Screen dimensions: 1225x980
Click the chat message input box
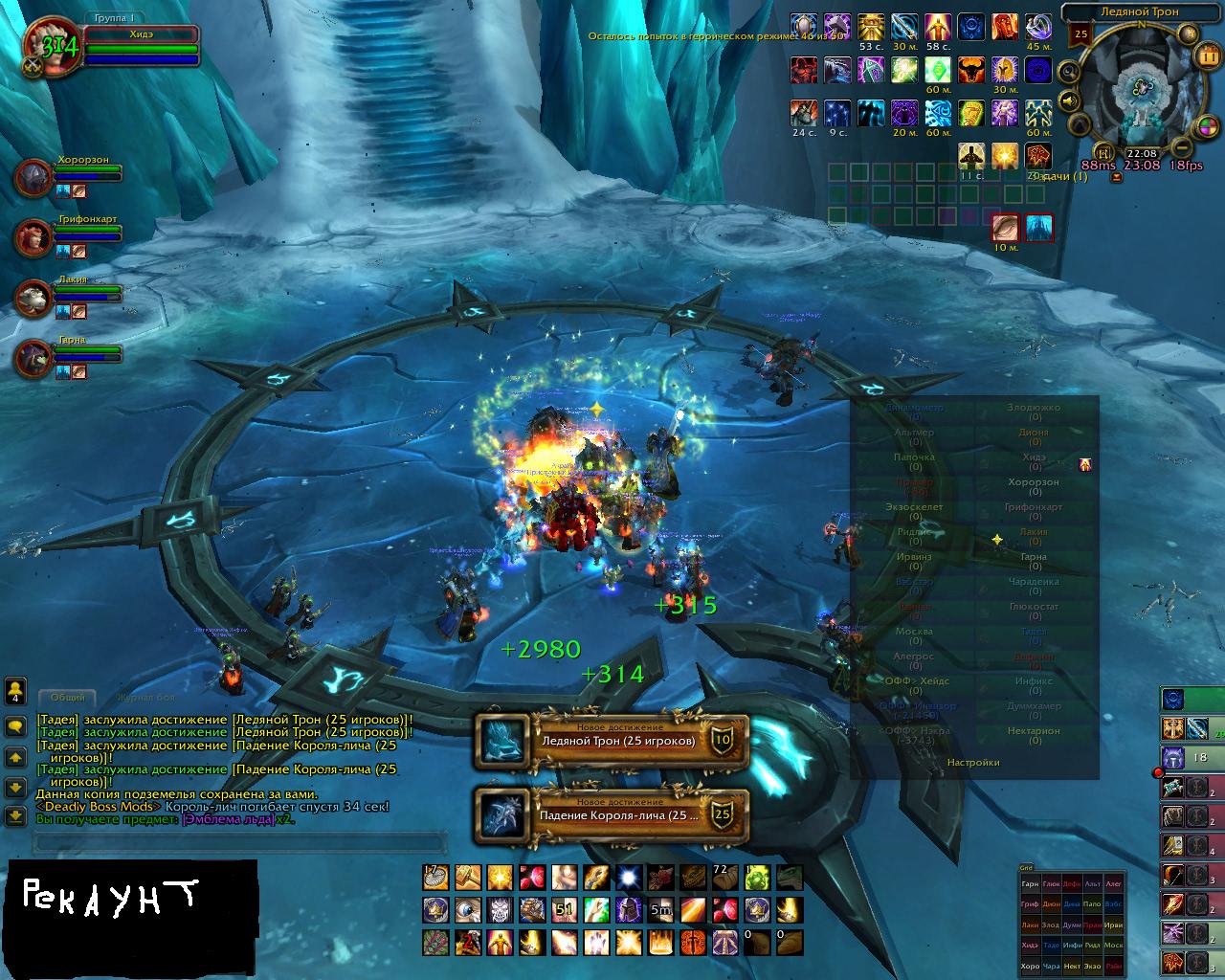pos(239,843)
